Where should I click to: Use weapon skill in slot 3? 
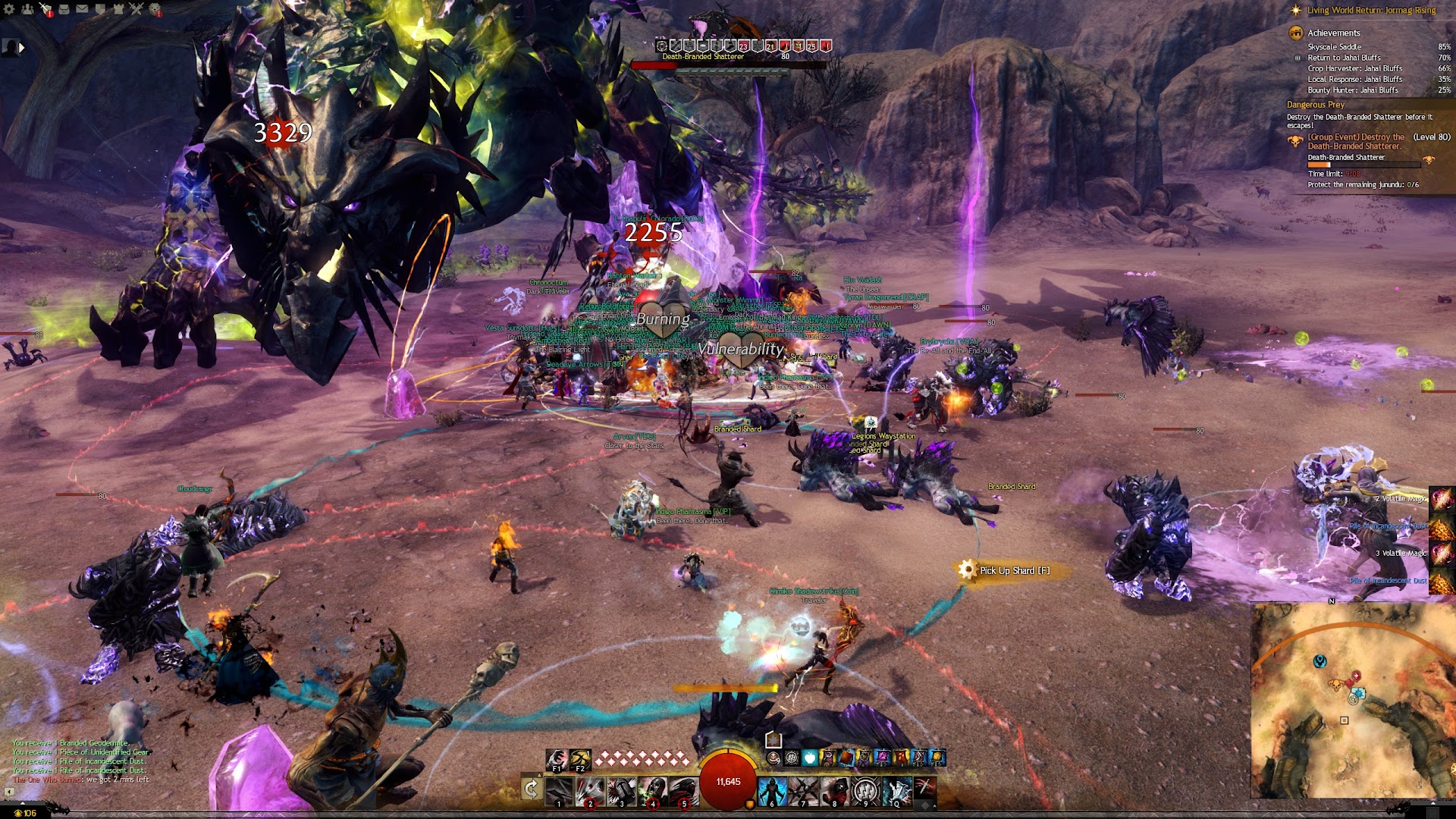(621, 791)
